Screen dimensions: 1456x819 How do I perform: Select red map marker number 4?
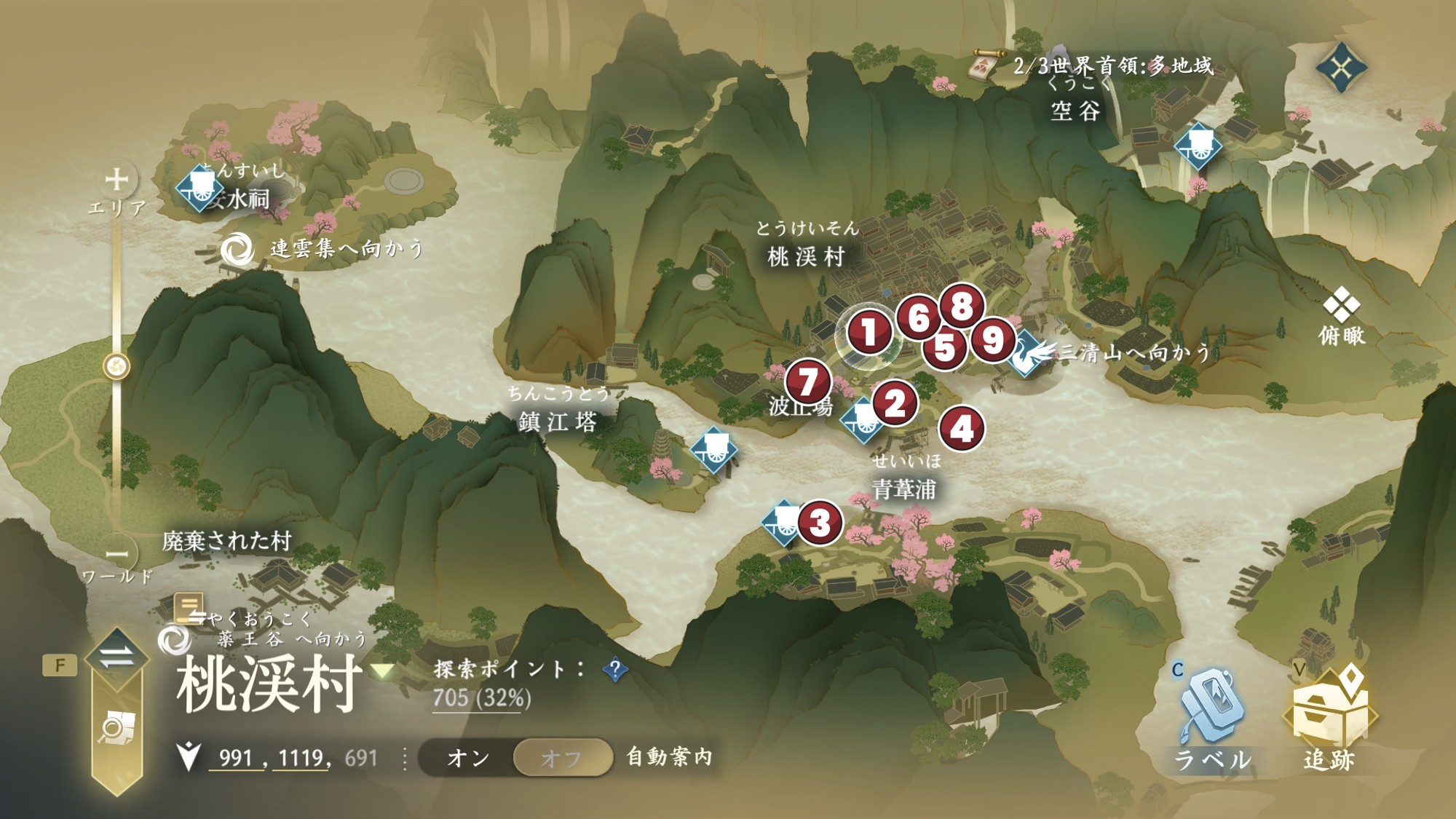(961, 429)
